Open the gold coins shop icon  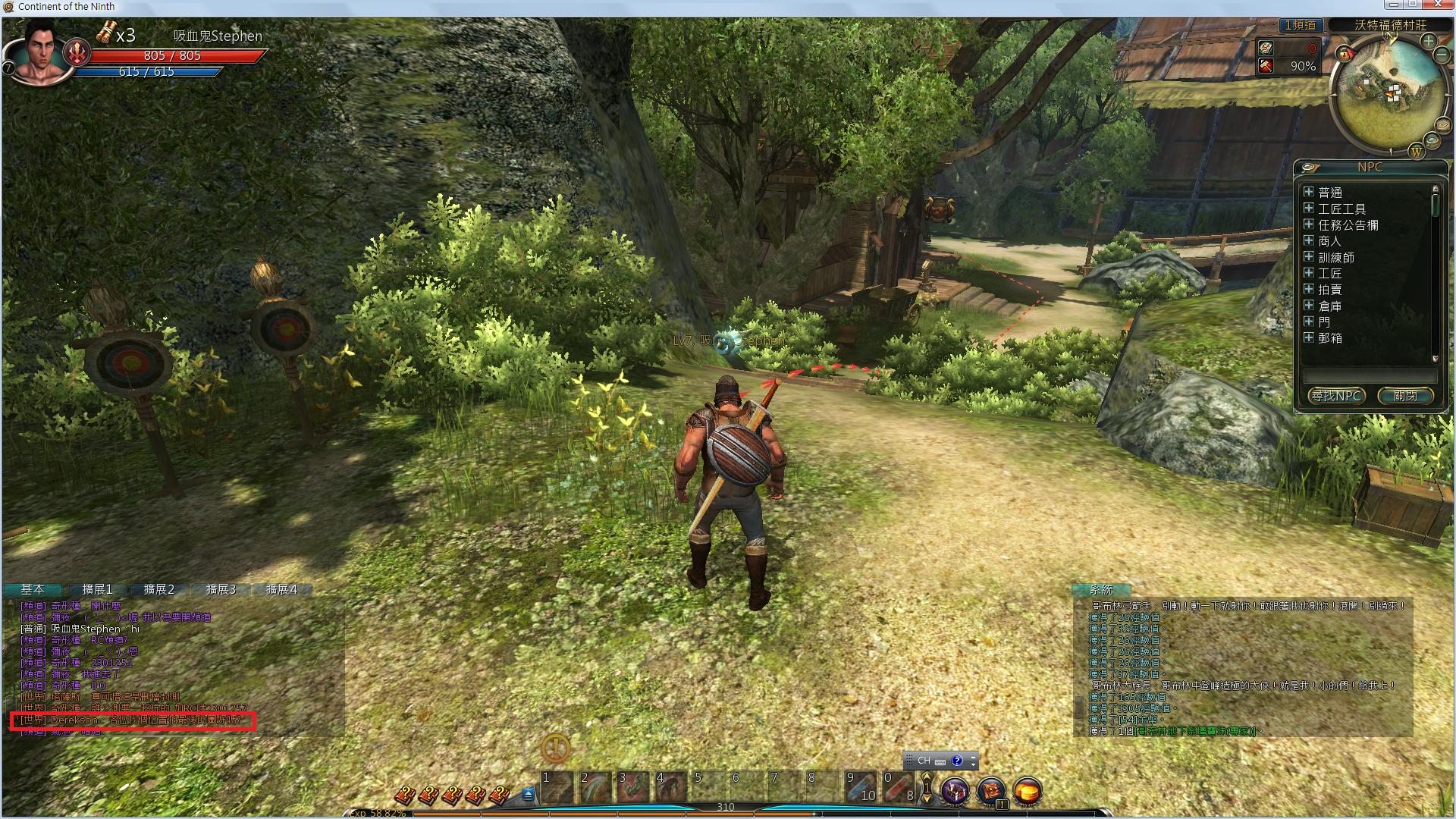tap(1027, 791)
